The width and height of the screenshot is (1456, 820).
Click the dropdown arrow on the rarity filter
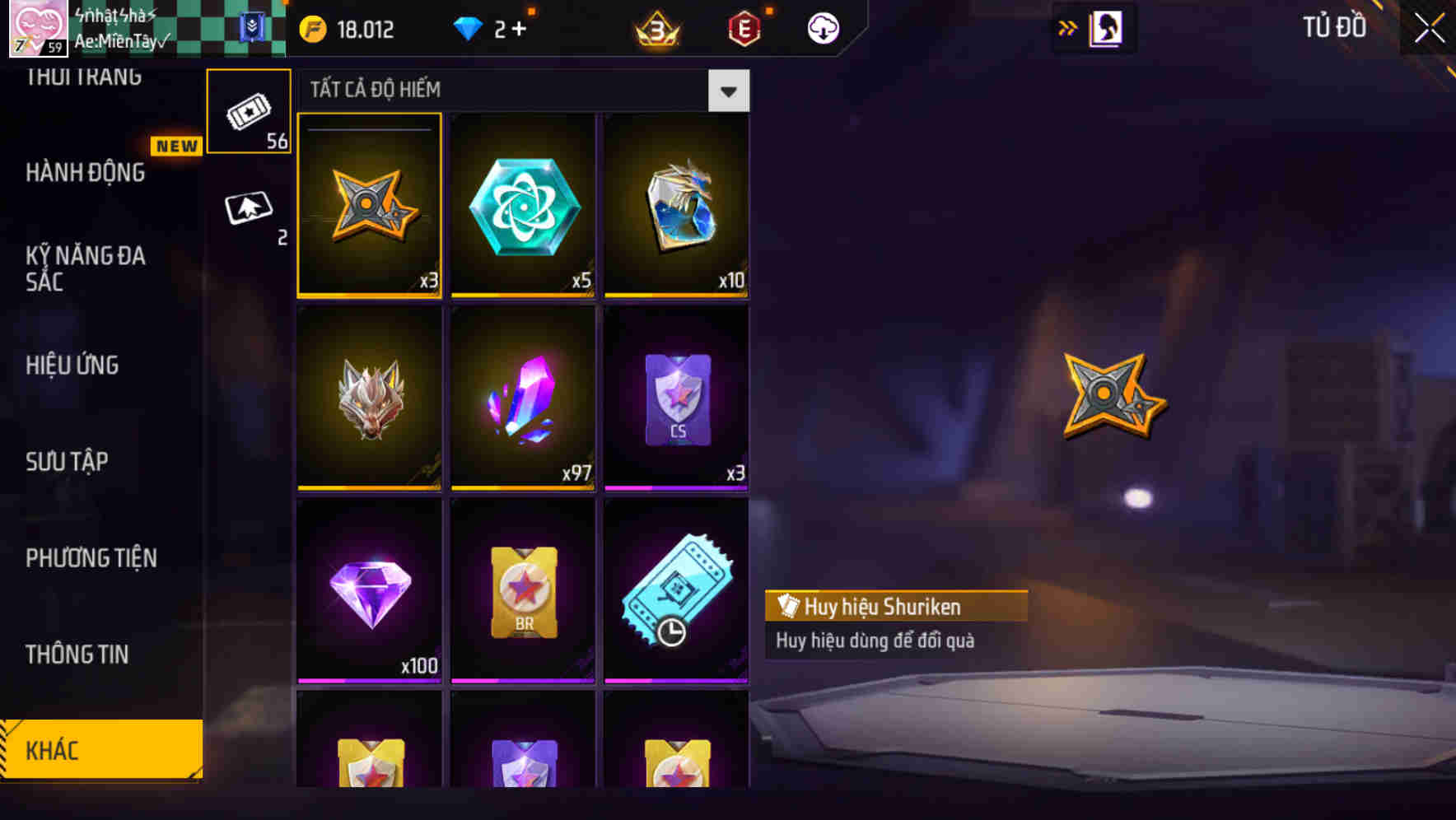click(x=728, y=91)
